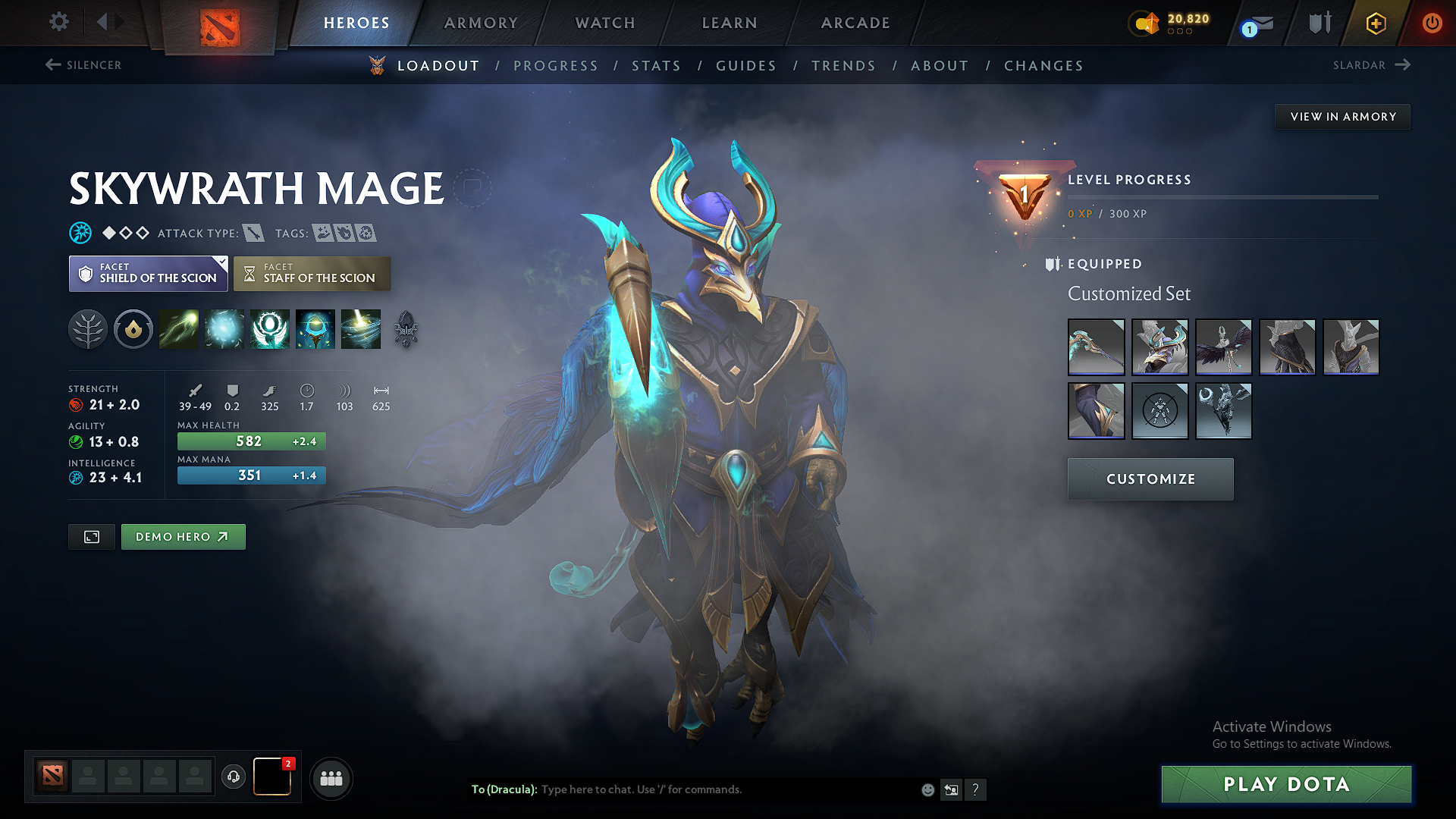Click the Level Progress XP bar
The height and width of the screenshot is (819, 1456).
pos(1221,199)
